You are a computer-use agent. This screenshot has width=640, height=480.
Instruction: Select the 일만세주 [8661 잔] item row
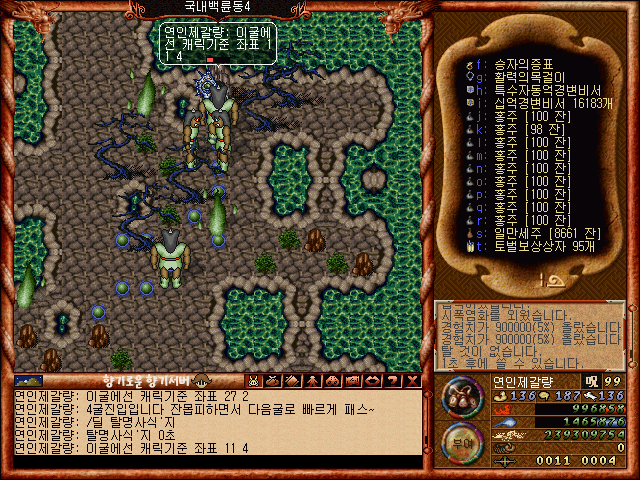pyautogui.click(x=524, y=231)
